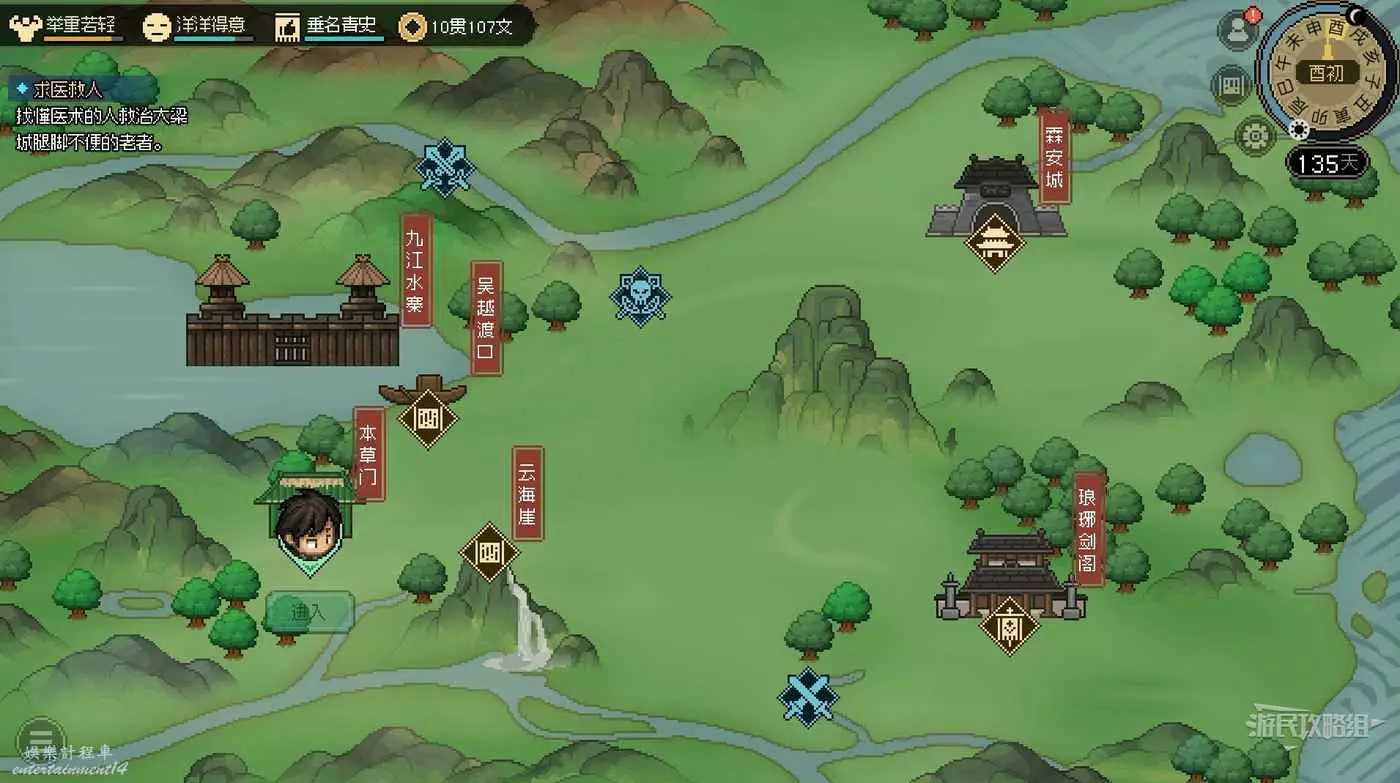Click the time-of-day clock dial
1400x783 pixels.
pos(1325,72)
